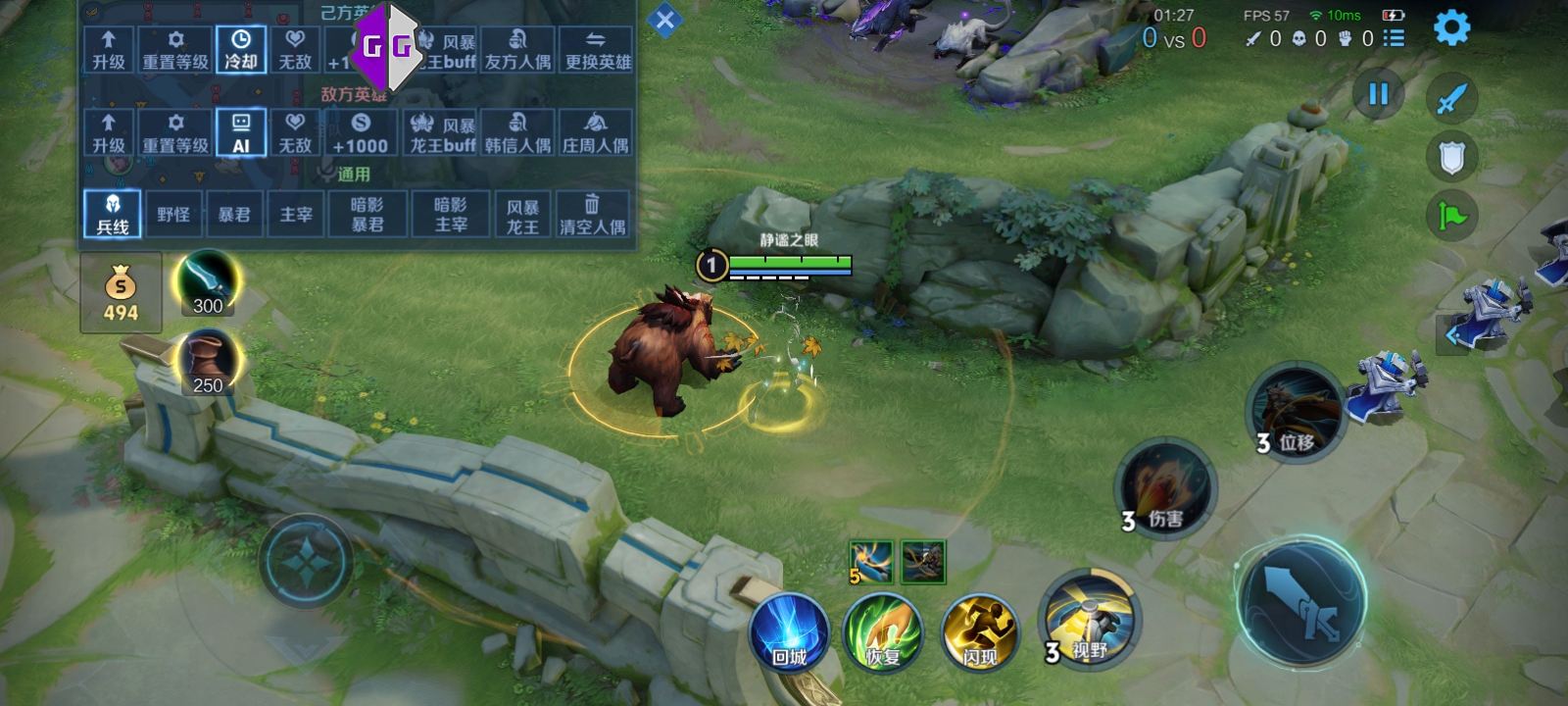The image size is (1568, 706).
Task: Pause the game with the pause button
Action: [x=1378, y=94]
